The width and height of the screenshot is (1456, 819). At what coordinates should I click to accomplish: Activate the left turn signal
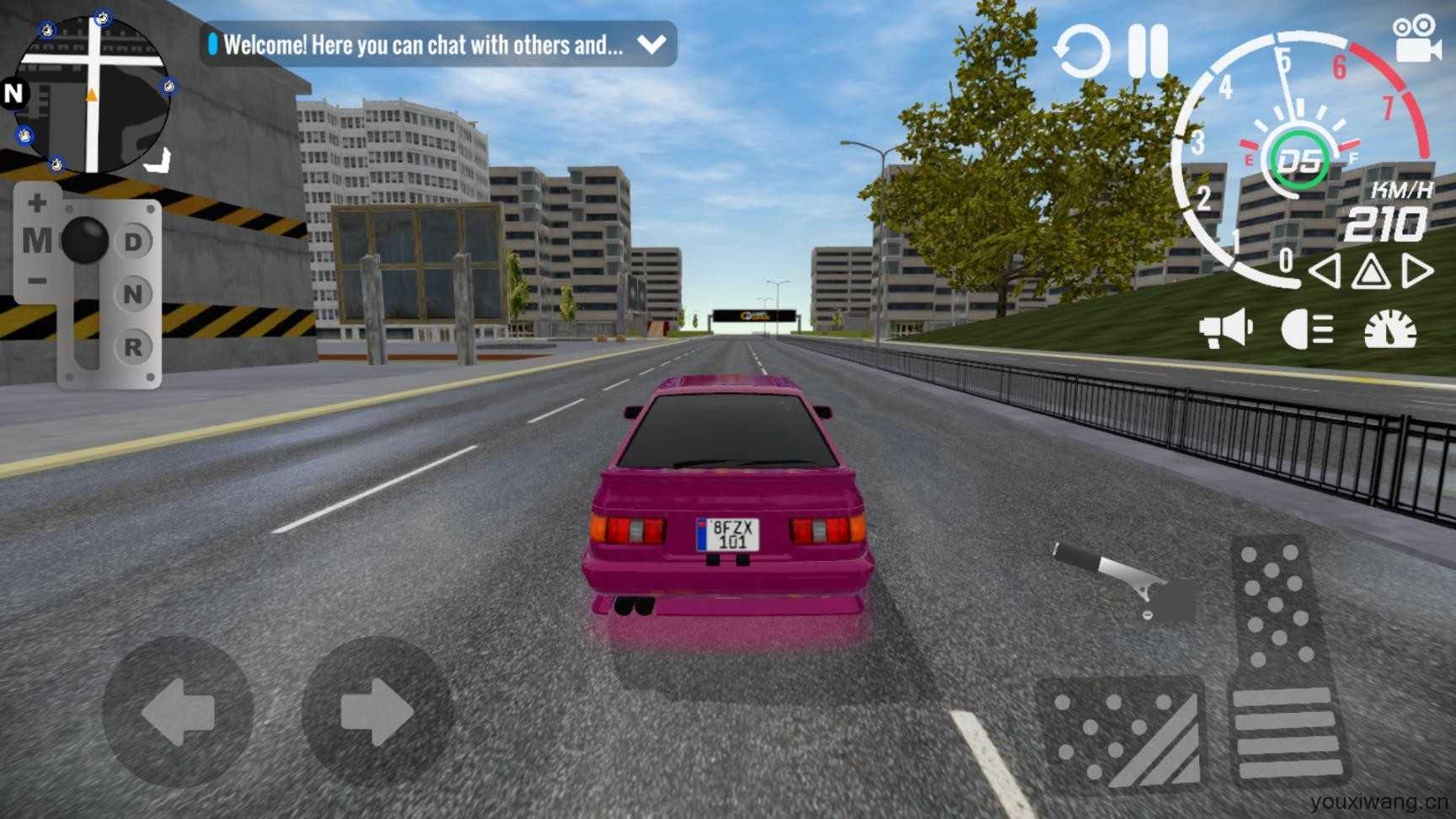pos(1325,272)
